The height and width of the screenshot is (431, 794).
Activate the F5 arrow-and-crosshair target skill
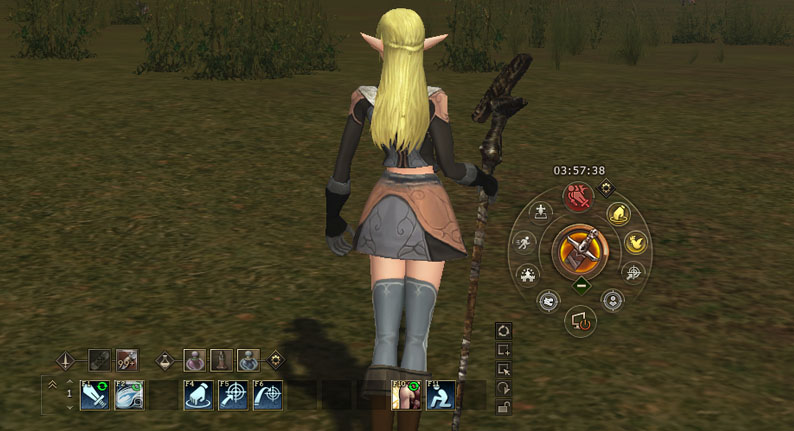[233, 395]
